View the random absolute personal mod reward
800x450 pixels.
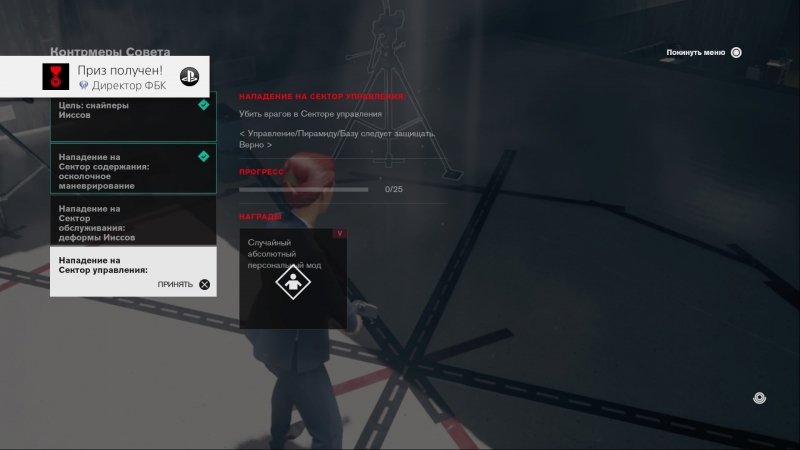pos(293,279)
